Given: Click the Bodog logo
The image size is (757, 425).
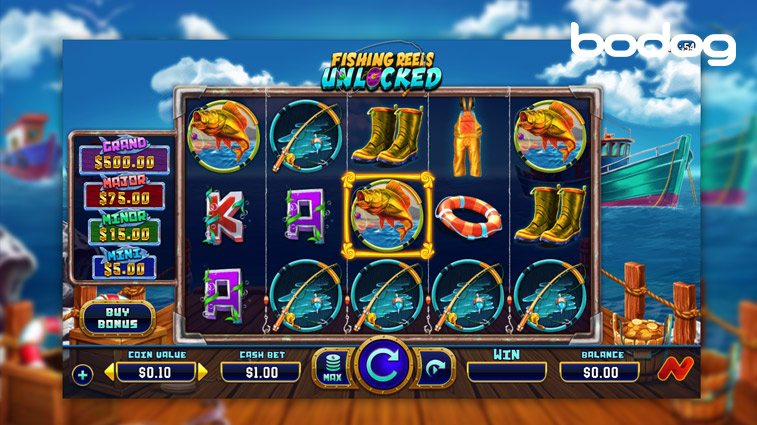Looking at the screenshot, I should coord(651,45).
